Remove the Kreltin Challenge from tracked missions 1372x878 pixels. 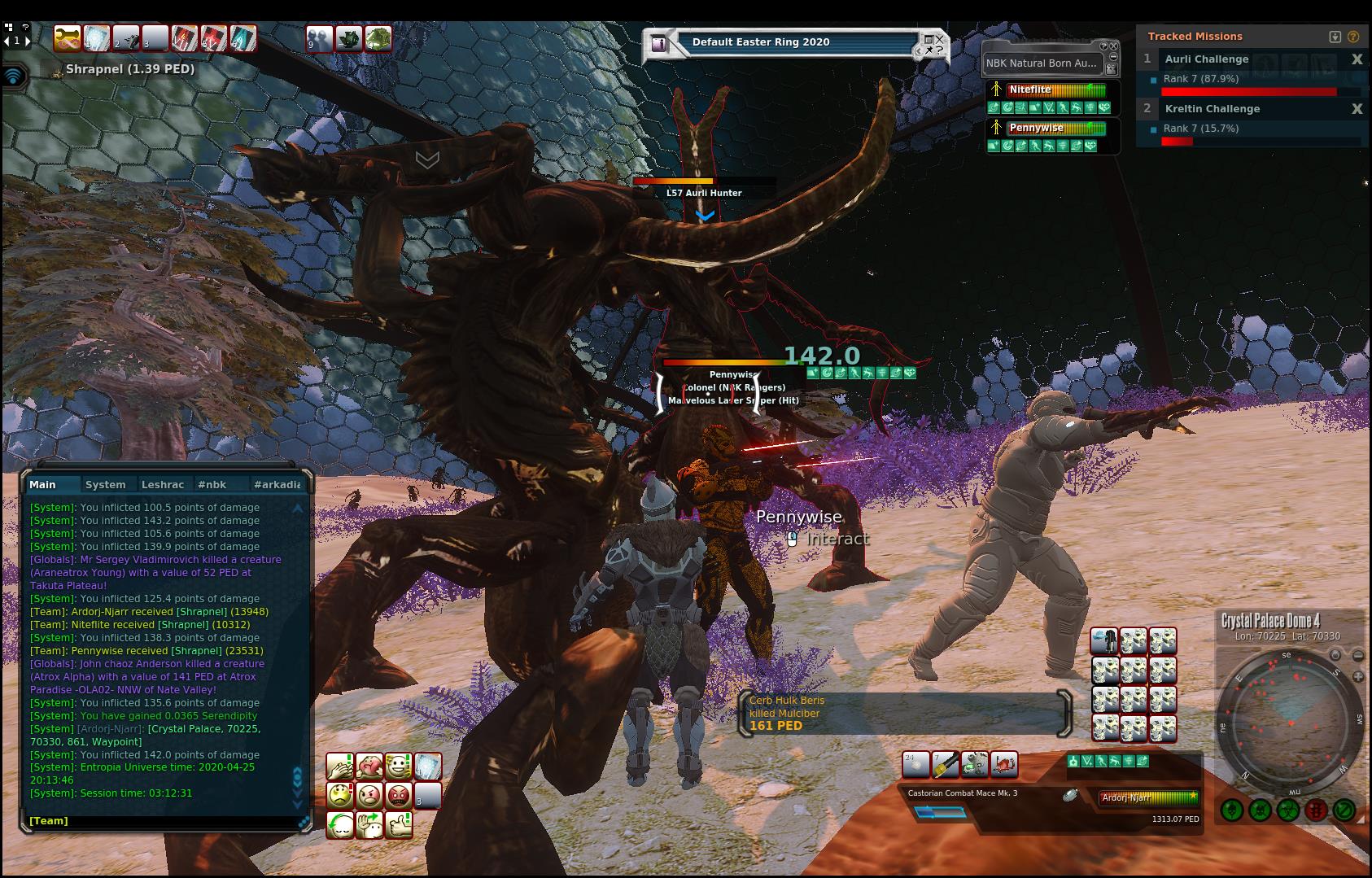1357,109
